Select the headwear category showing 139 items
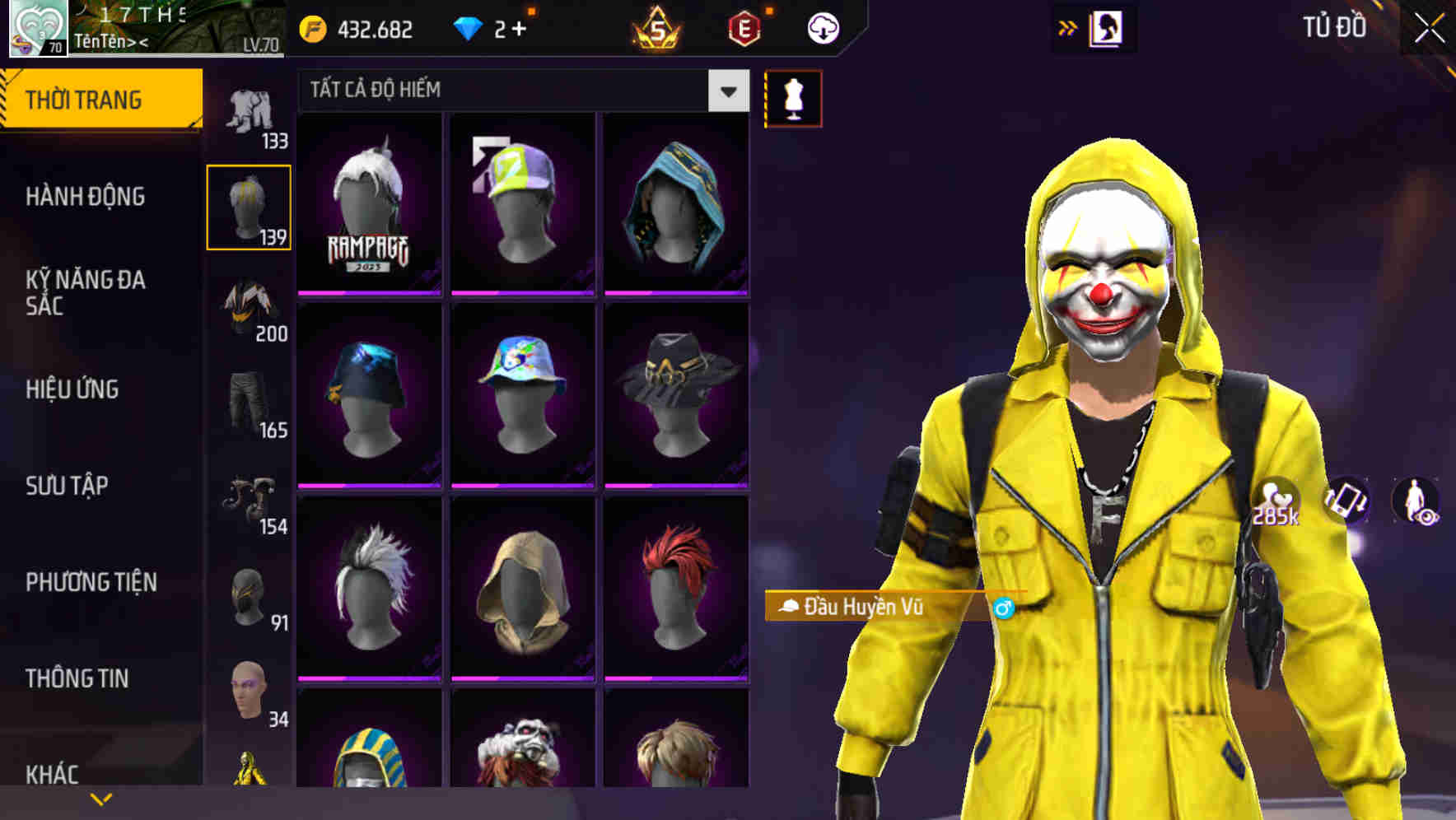1456x820 pixels. (250, 206)
